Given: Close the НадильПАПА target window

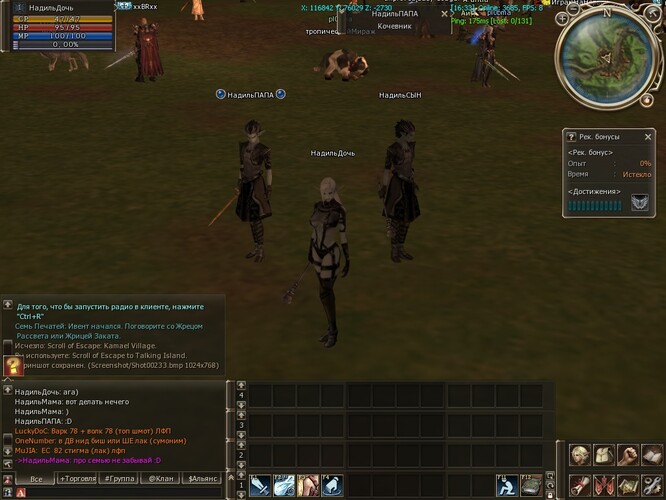Looking at the screenshot, I should pyautogui.click(x=444, y=14).
